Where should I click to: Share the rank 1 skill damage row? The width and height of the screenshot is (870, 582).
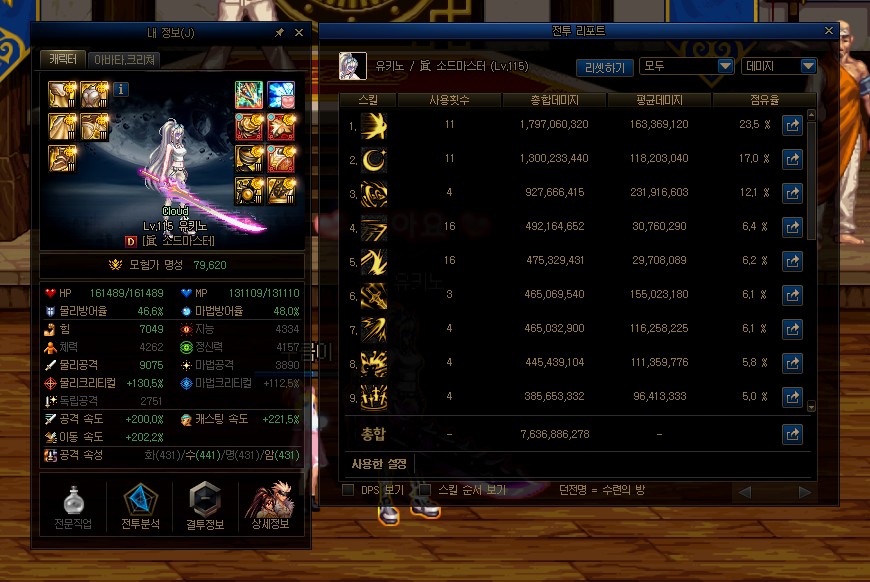click(792, 126)
